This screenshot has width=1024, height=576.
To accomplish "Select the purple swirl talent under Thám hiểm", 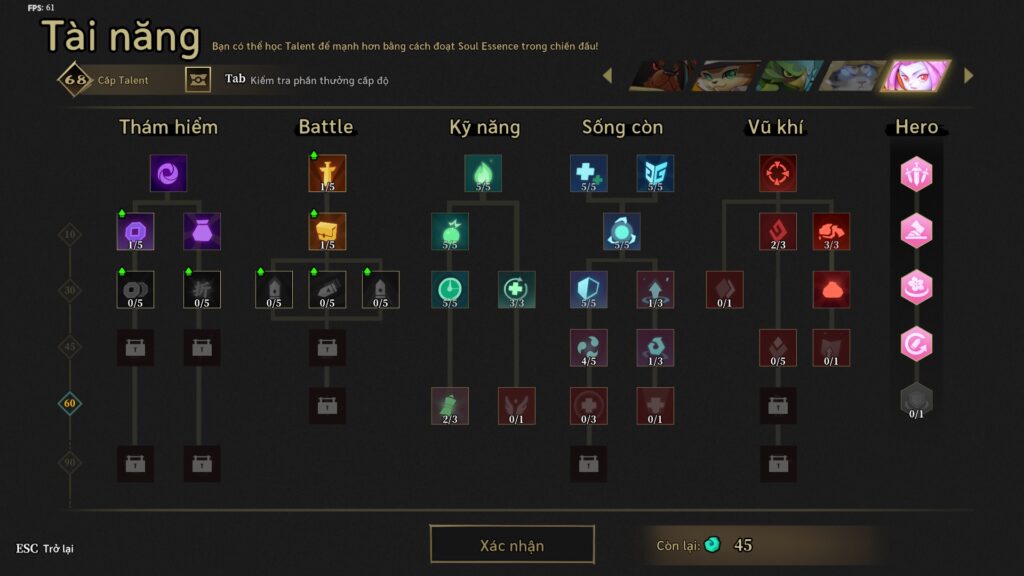I will click(x=168, y=173).
